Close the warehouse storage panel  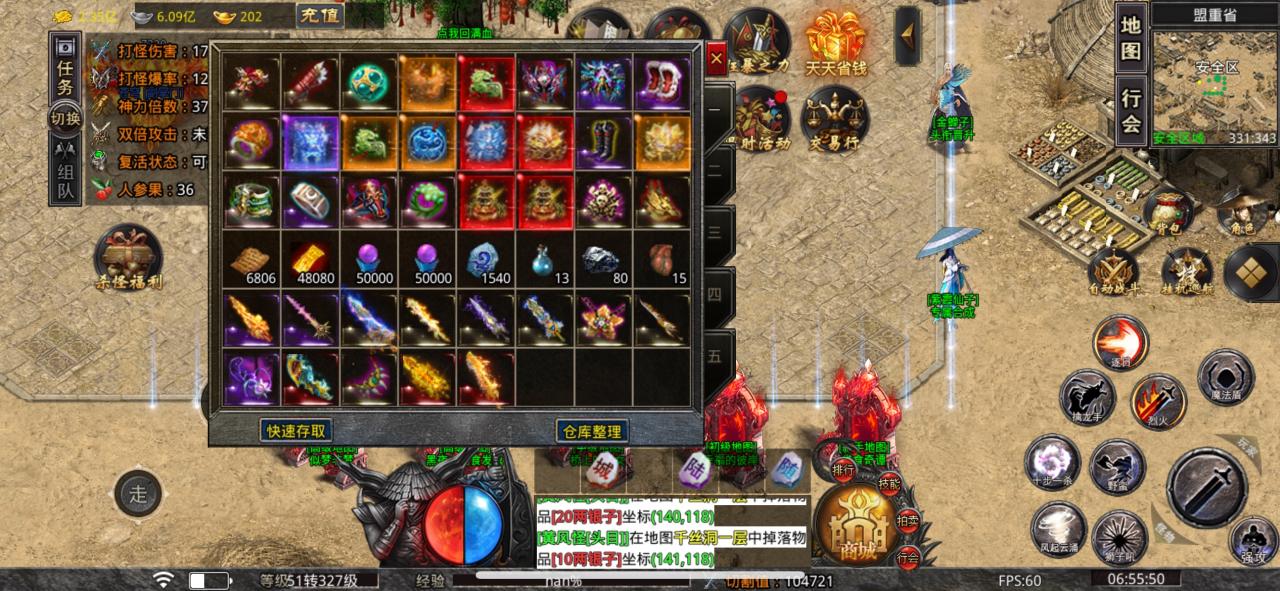[x=716, y=59]
